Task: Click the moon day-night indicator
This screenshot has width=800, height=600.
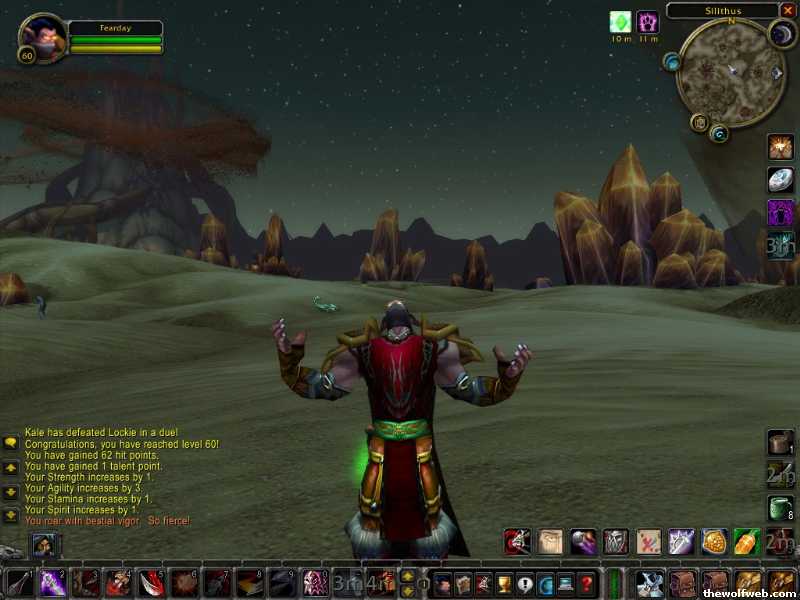Action: pos(782,33)
